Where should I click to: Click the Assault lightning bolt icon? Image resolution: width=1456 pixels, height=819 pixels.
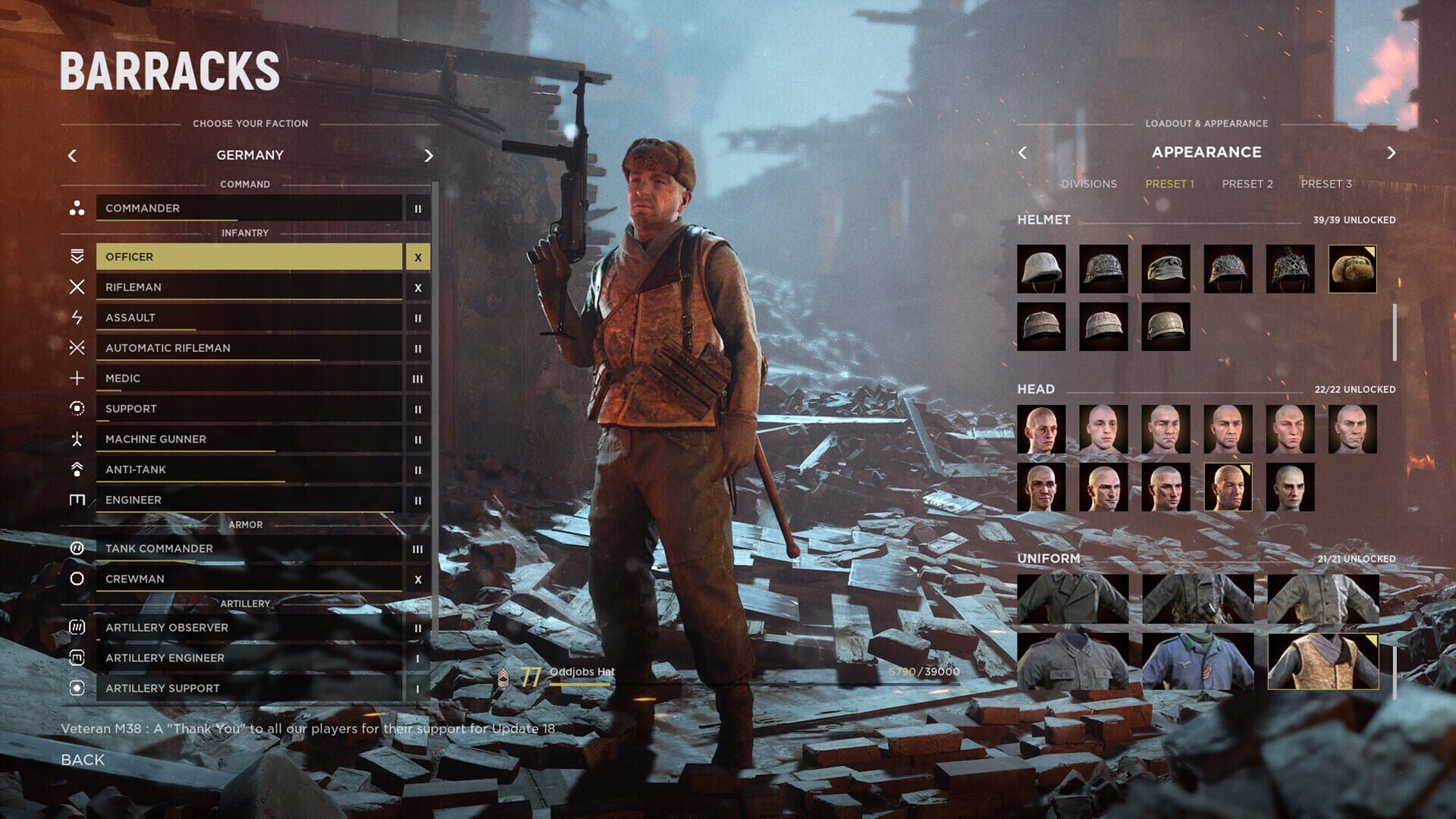[76, 318]
